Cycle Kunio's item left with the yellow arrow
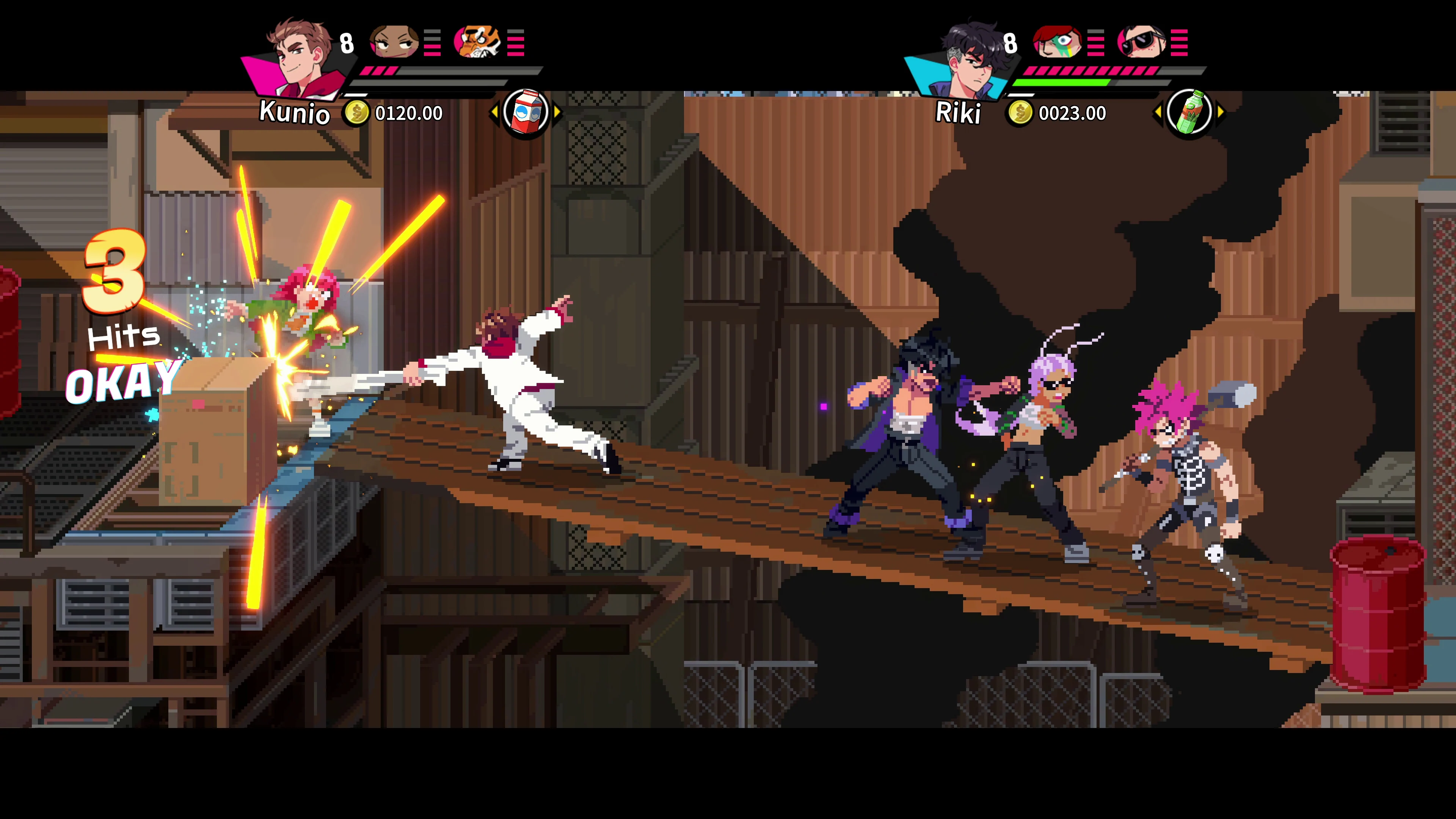Viewport: 1456px width, 819px height. point(495,112)
